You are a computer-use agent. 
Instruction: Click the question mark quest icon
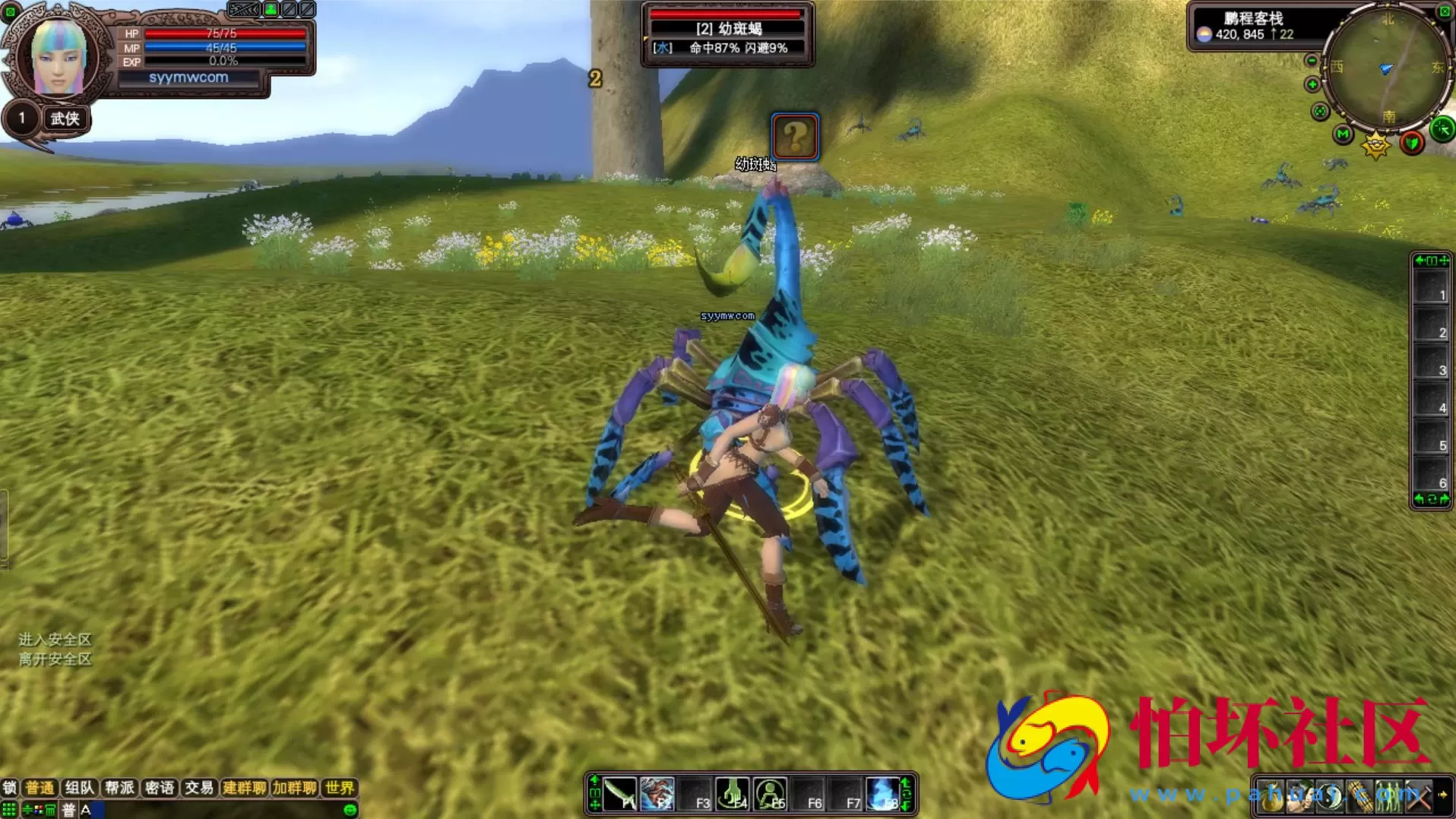795,137
